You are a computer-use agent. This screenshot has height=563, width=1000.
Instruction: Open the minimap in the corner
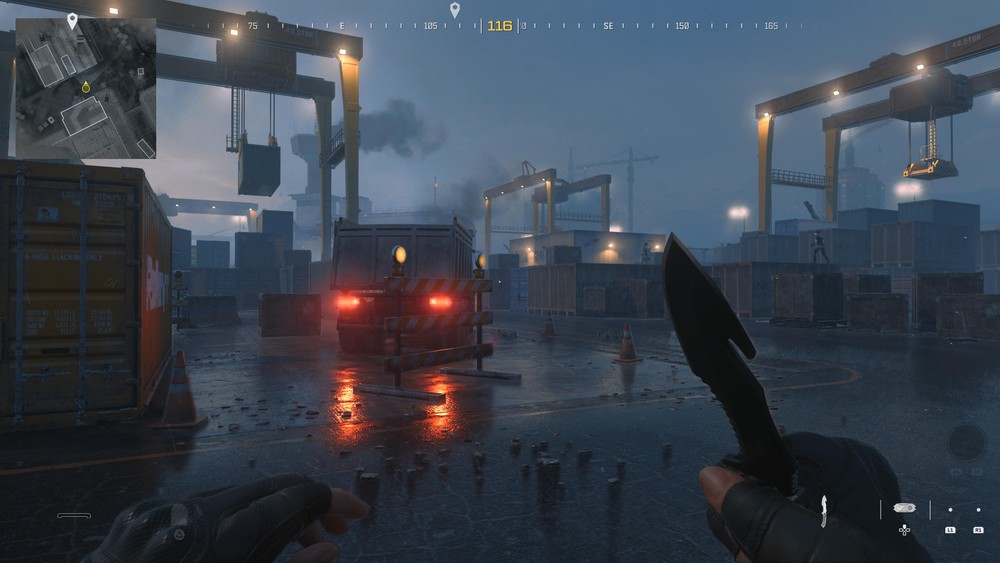click(86, 88)
